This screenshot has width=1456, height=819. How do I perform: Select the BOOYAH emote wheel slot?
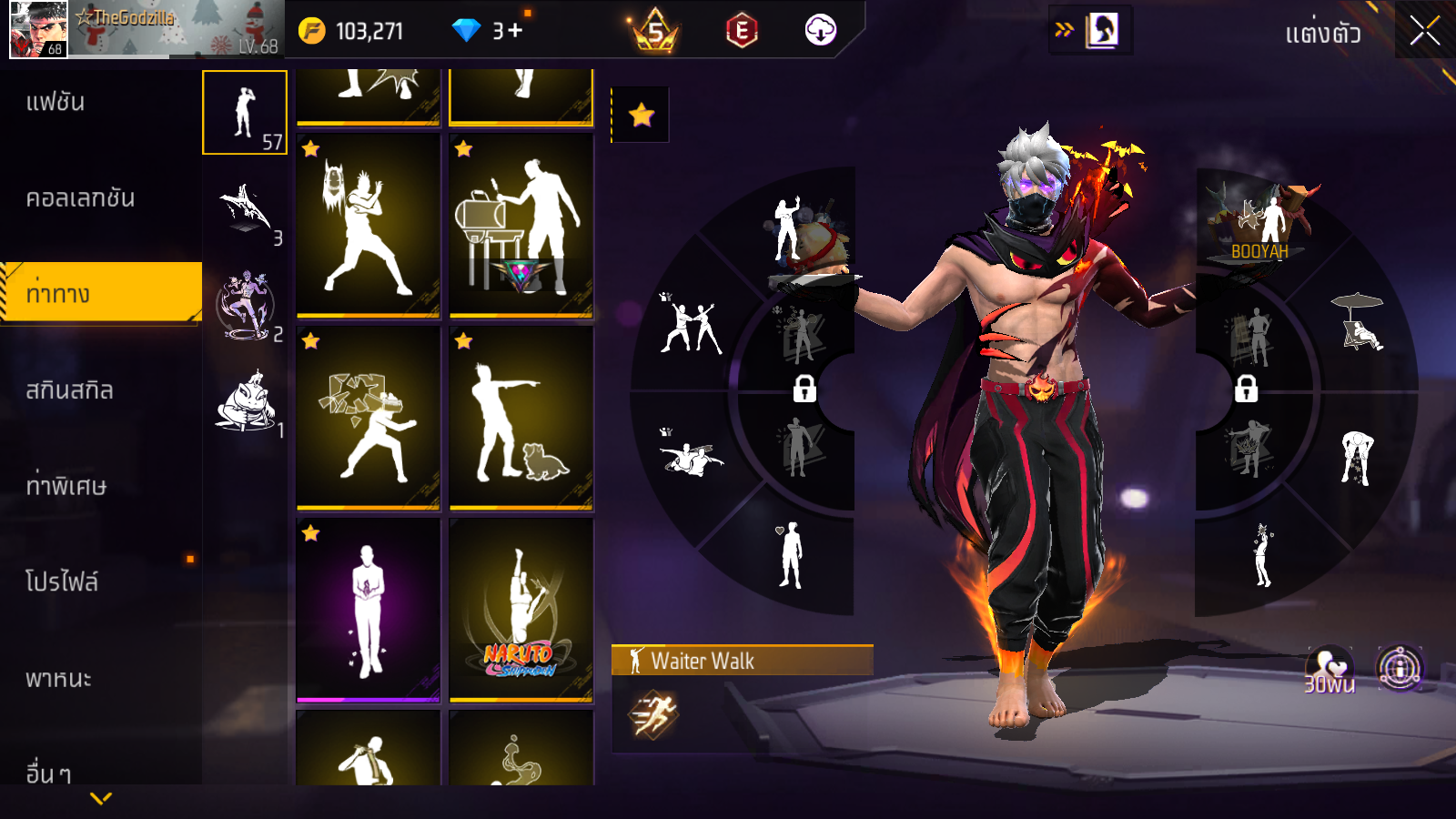[1259, 225]
